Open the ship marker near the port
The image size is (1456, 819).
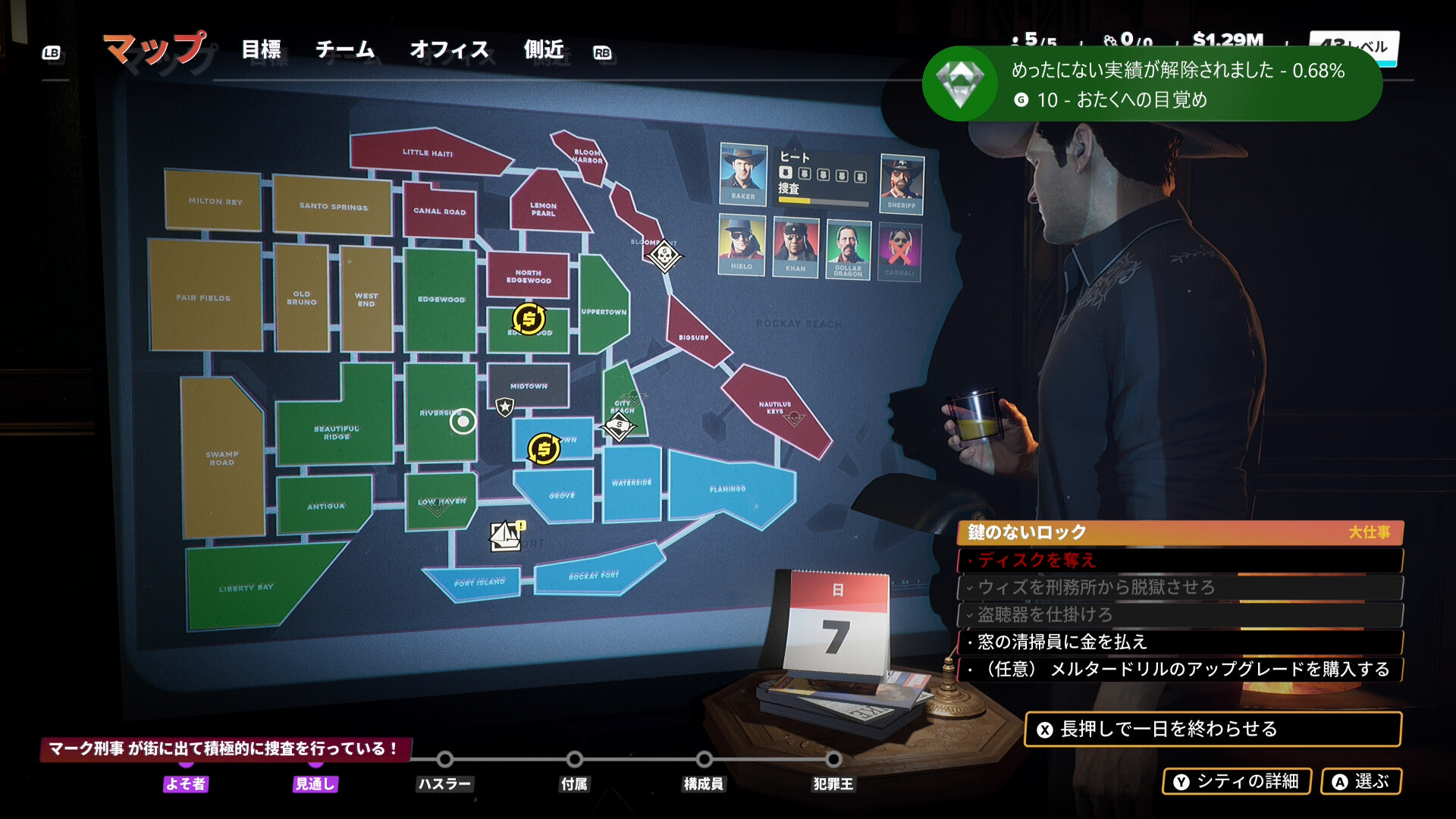pyautogui.click(x=506, y=535)
